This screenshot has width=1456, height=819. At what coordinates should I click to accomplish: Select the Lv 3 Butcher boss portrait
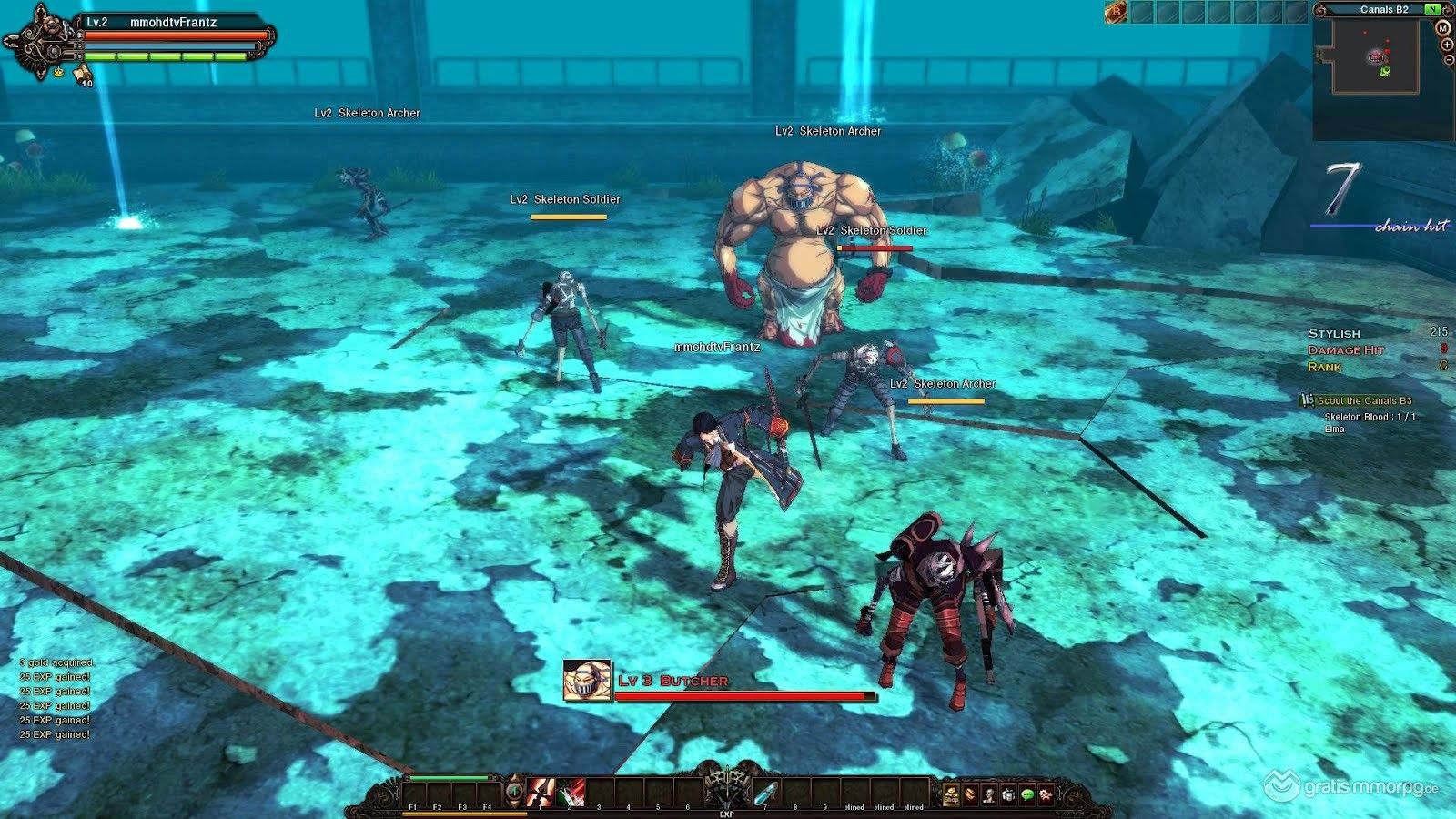[x=586, y=681]
